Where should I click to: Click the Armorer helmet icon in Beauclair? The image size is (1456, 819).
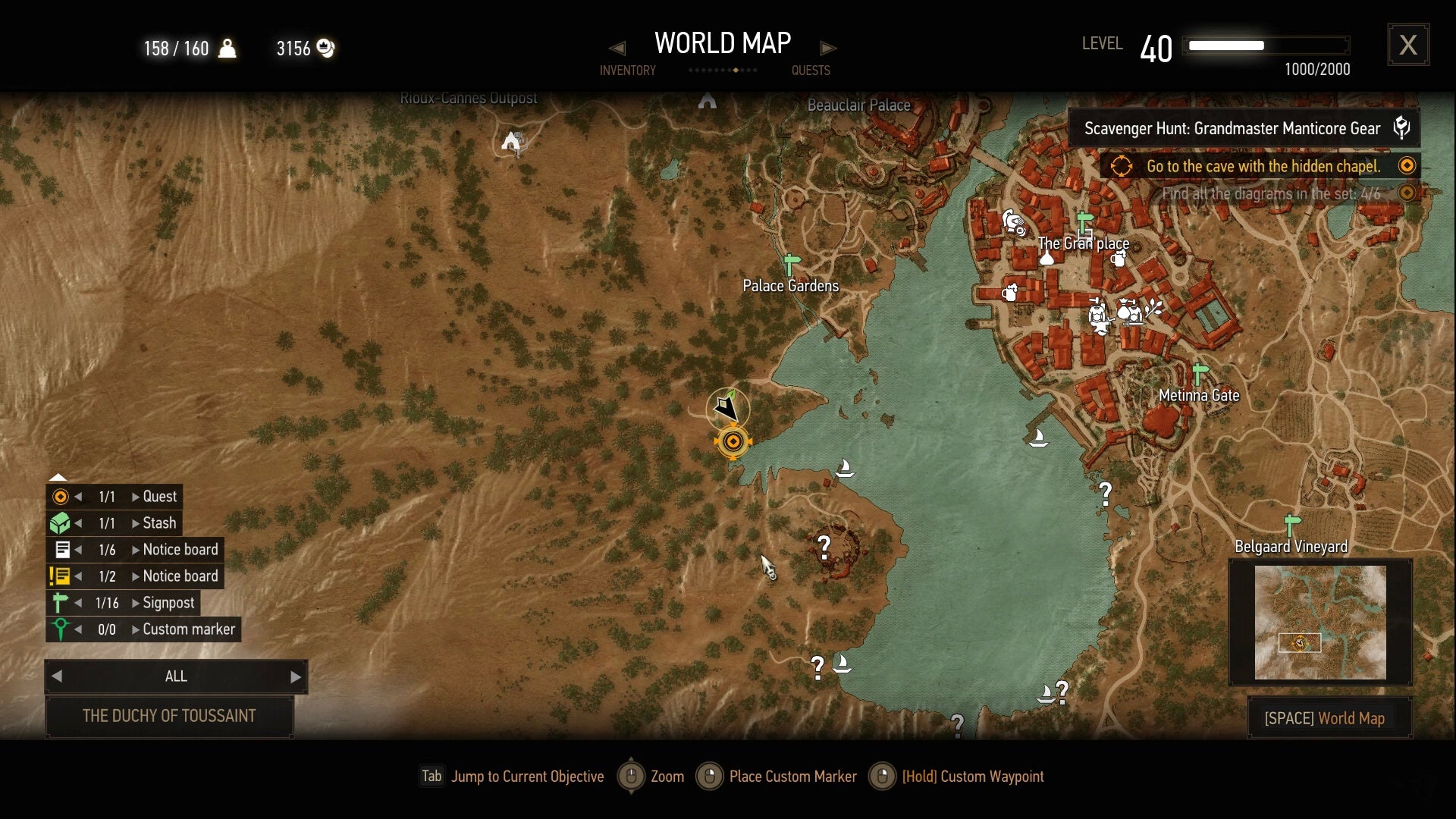1014,224
